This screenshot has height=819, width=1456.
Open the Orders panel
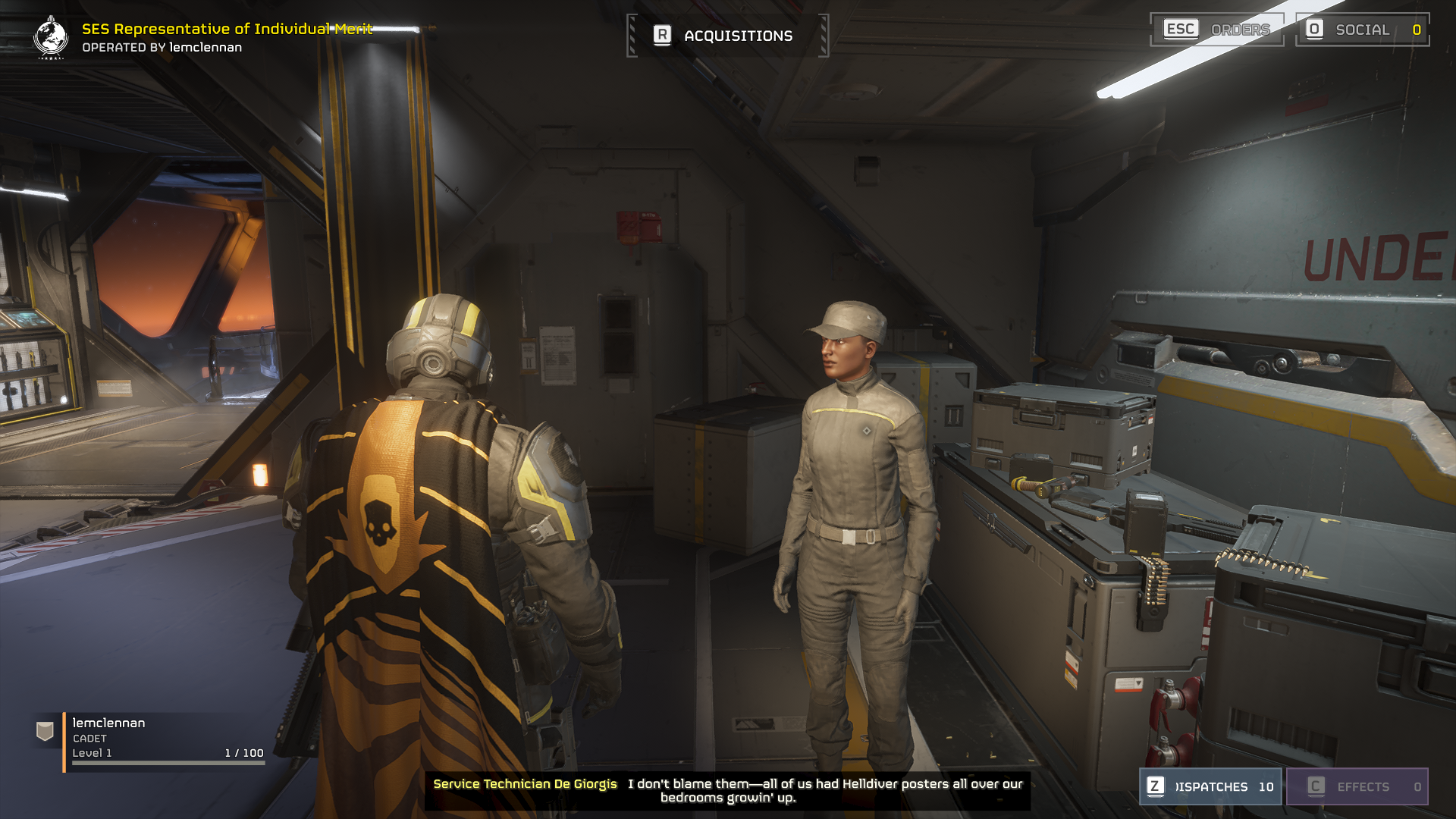point(1216,30)
